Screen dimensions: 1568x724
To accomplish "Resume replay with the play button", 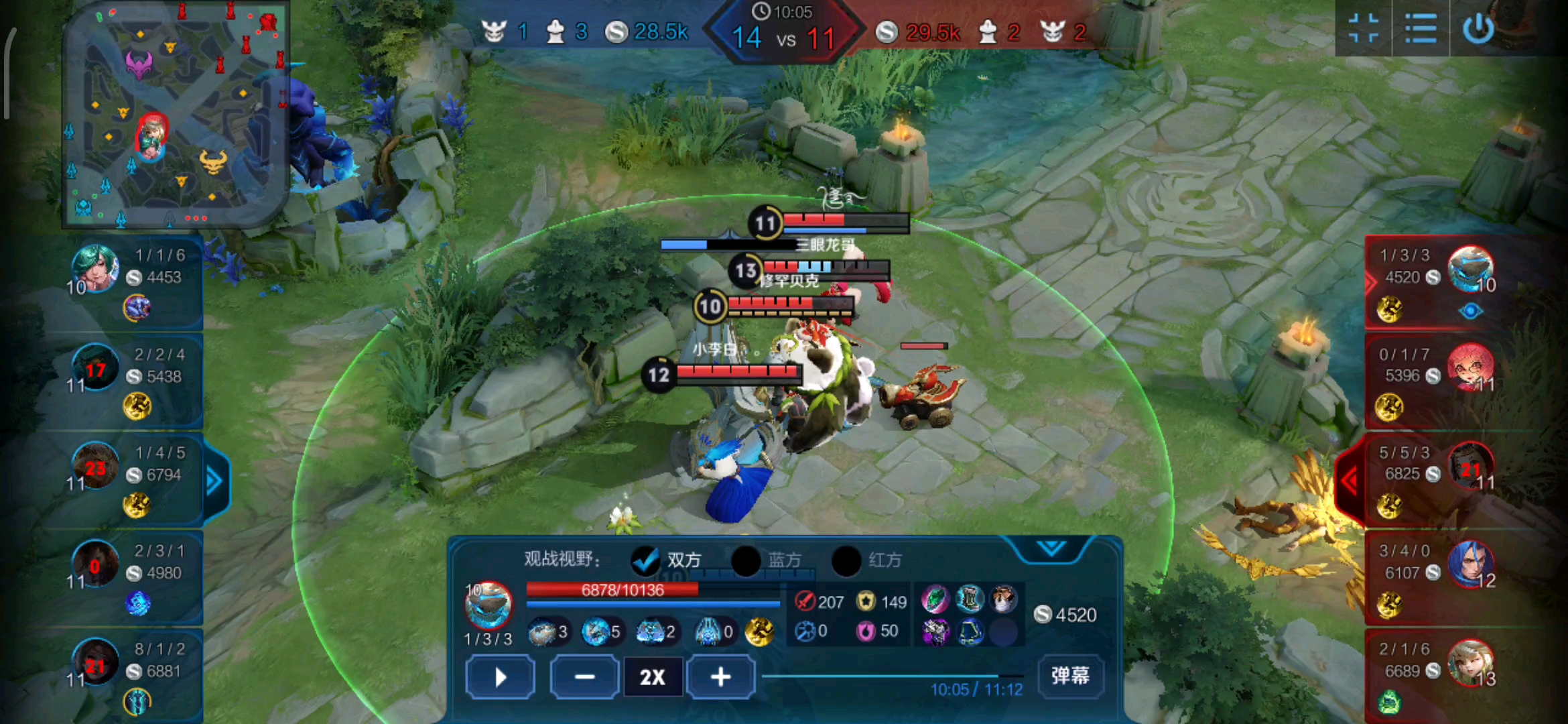I will (500, 677).
